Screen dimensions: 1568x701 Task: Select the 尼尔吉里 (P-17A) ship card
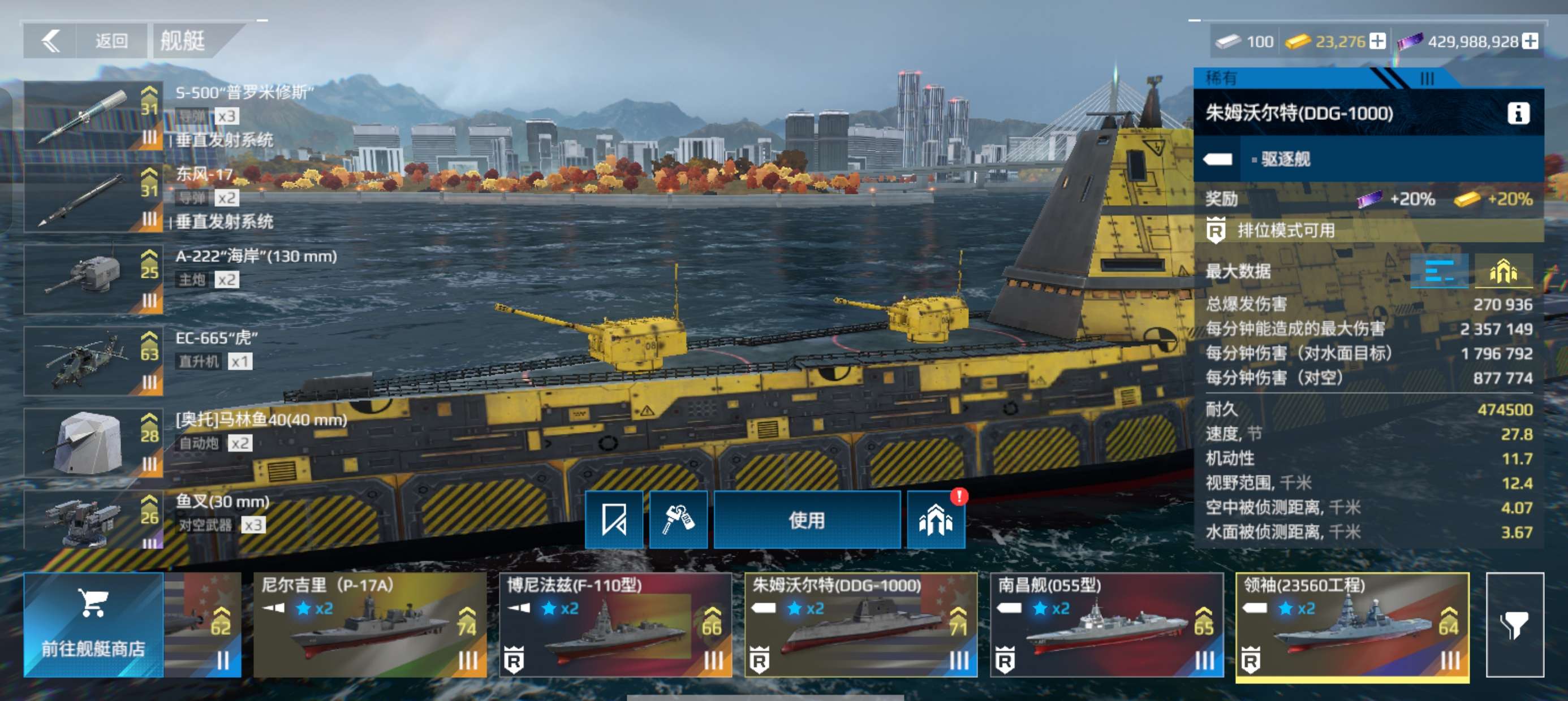click(x=369, y=625)
